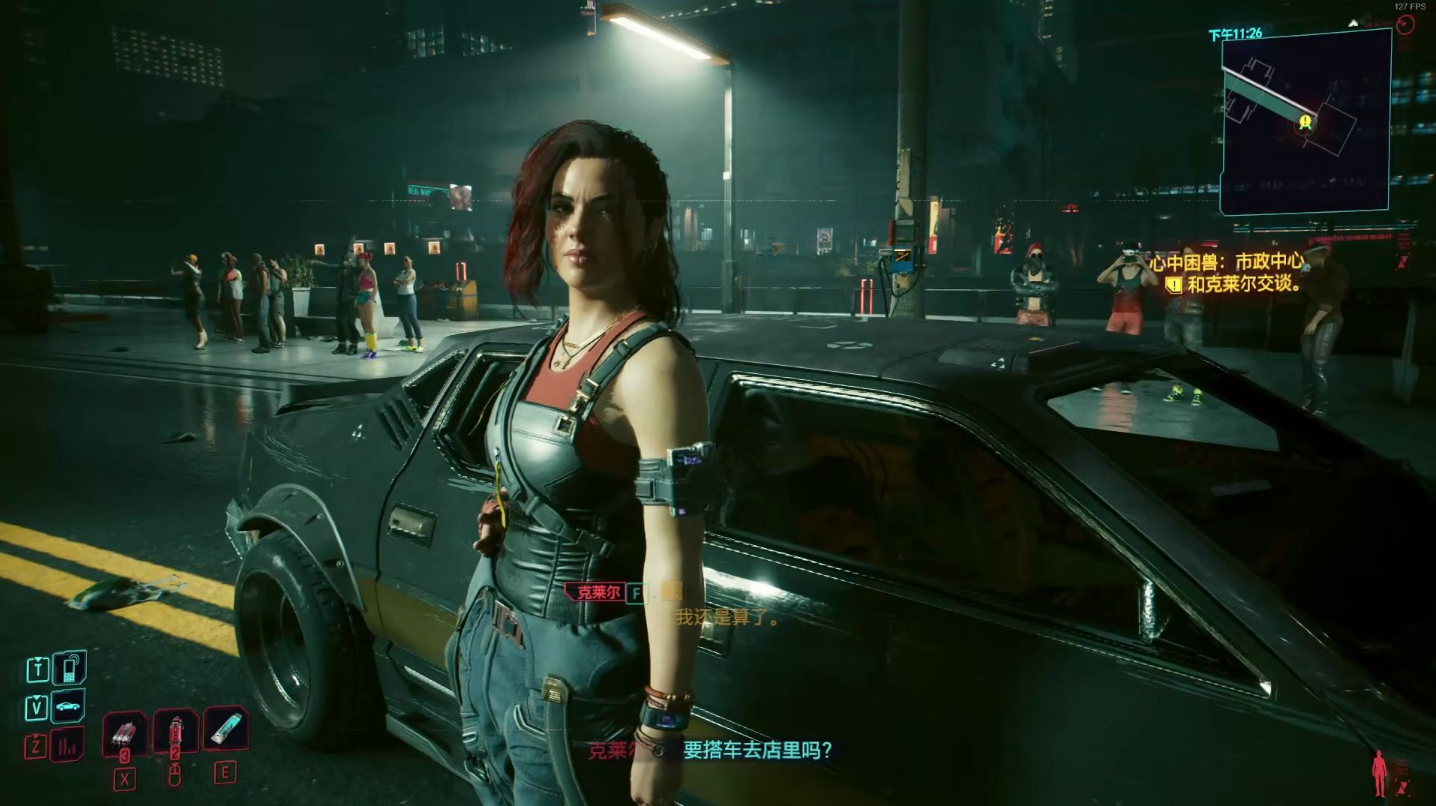
Task: Select the grenade slot with count 3
Action: 124,733
